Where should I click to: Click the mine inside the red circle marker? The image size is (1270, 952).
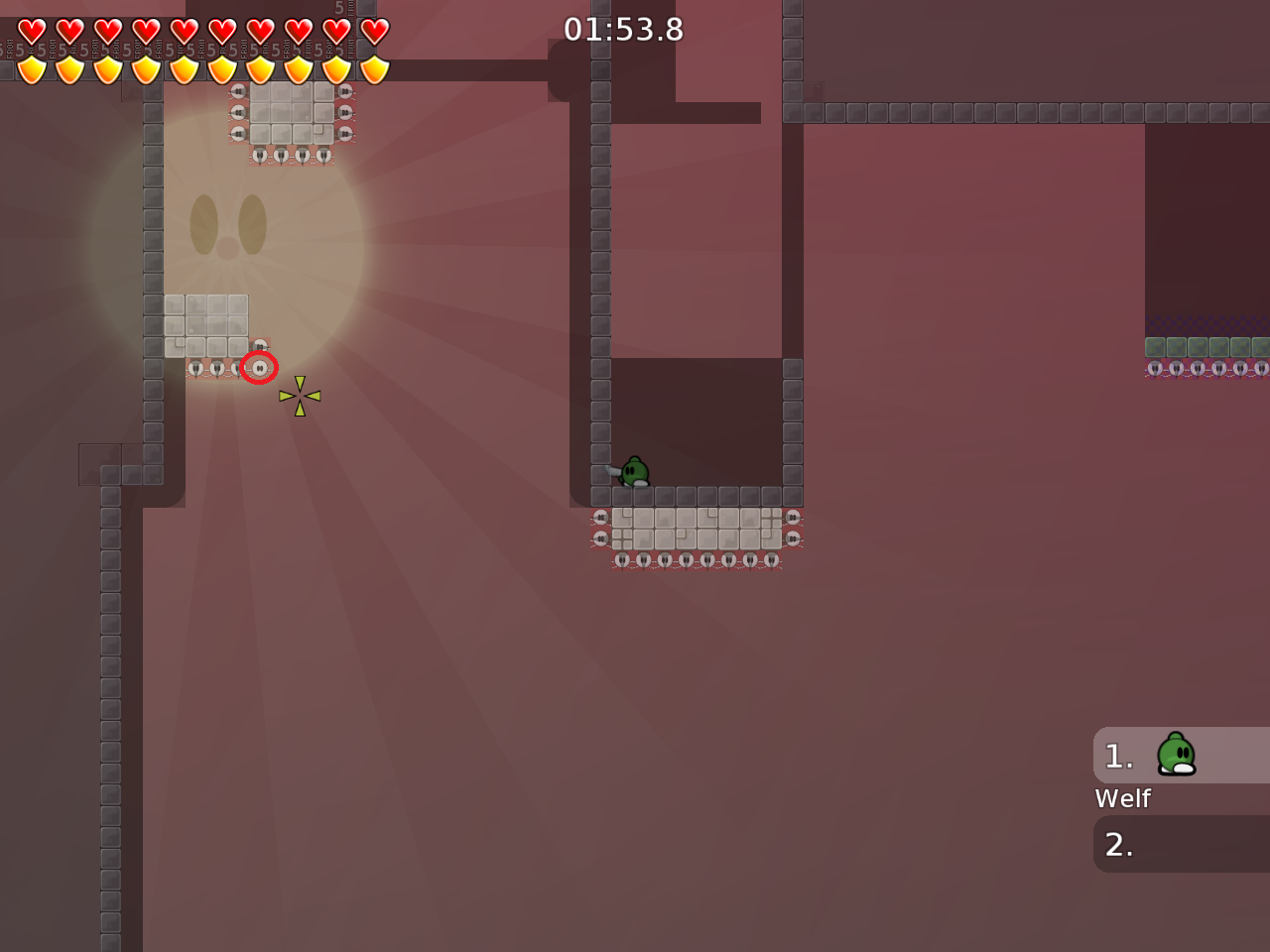click(260, 367)
